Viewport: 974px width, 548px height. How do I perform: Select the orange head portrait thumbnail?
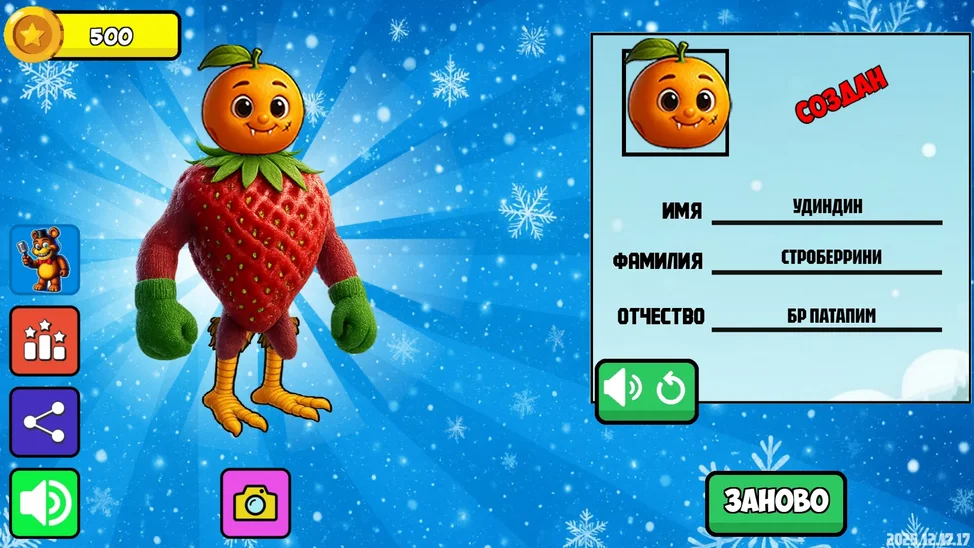675,102
